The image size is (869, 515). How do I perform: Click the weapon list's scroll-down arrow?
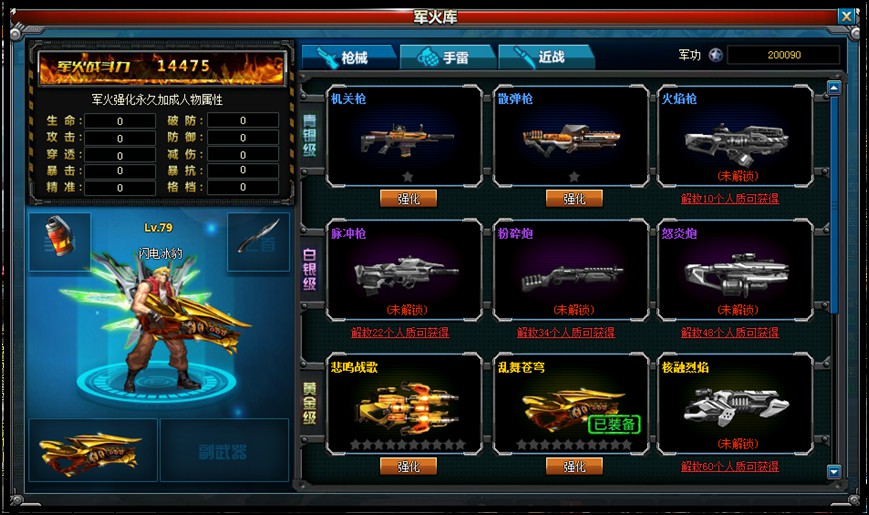point(834,471)
